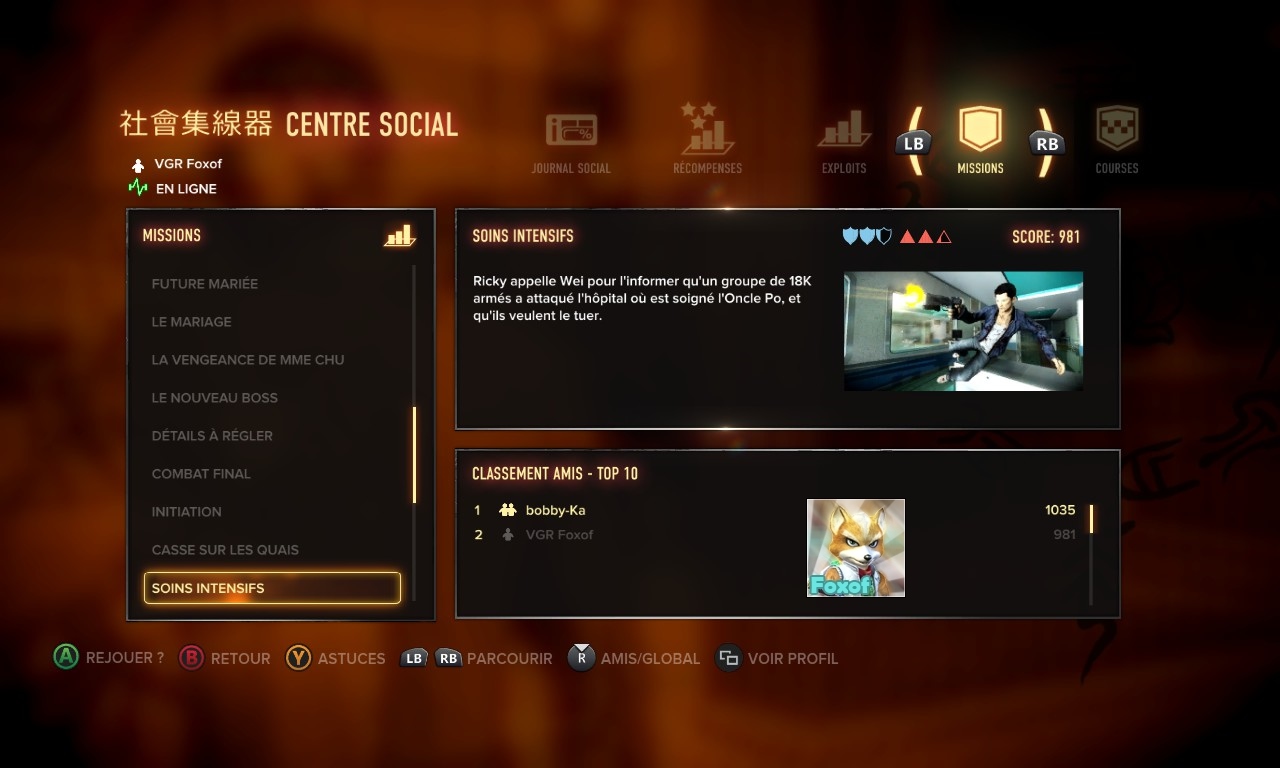This screenshot has width=1280, height=768.
Task: Choose the Le Mariage mission
Action: click(x=191, y=322)
